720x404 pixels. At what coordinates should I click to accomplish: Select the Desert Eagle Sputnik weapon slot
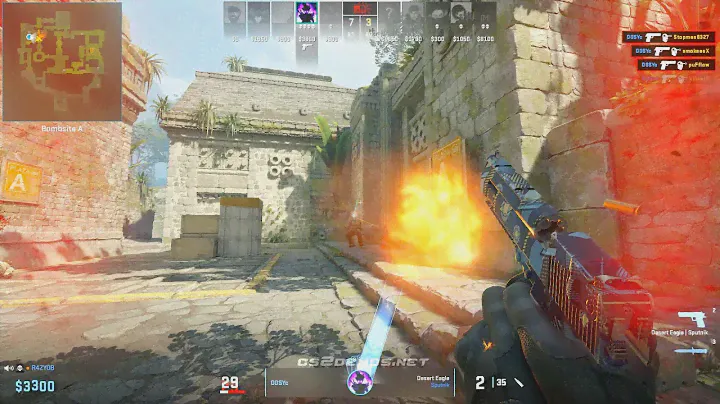pyautogui.click(x=690, y=321)
